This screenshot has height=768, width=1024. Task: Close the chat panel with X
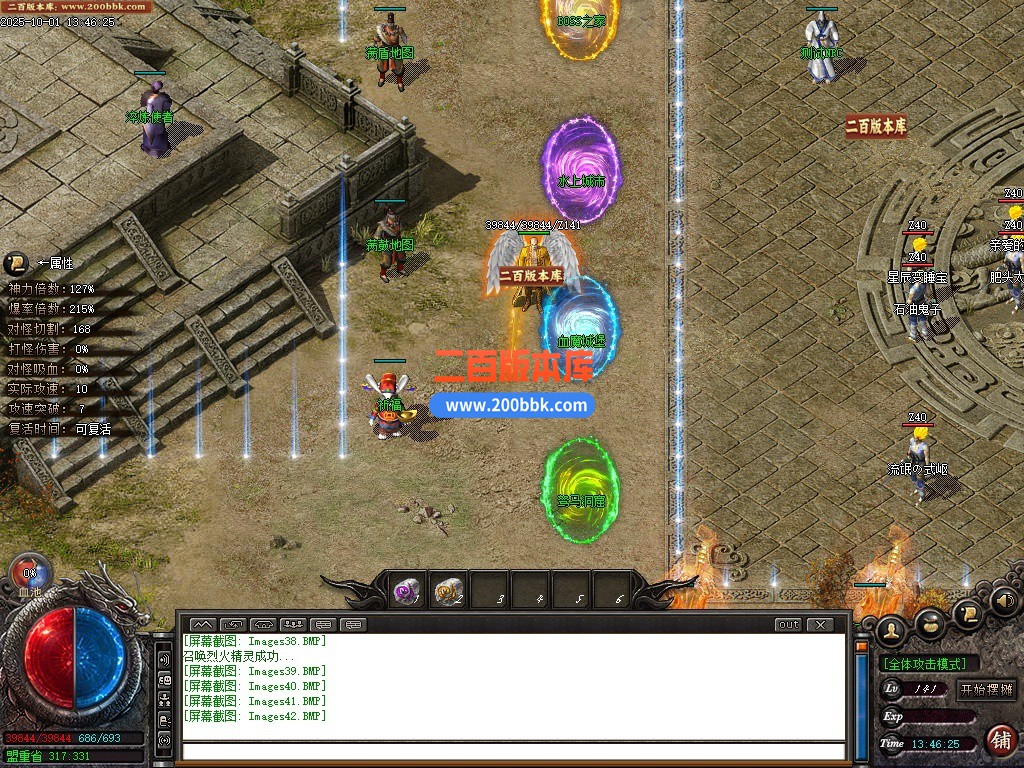tap(819, 624)
